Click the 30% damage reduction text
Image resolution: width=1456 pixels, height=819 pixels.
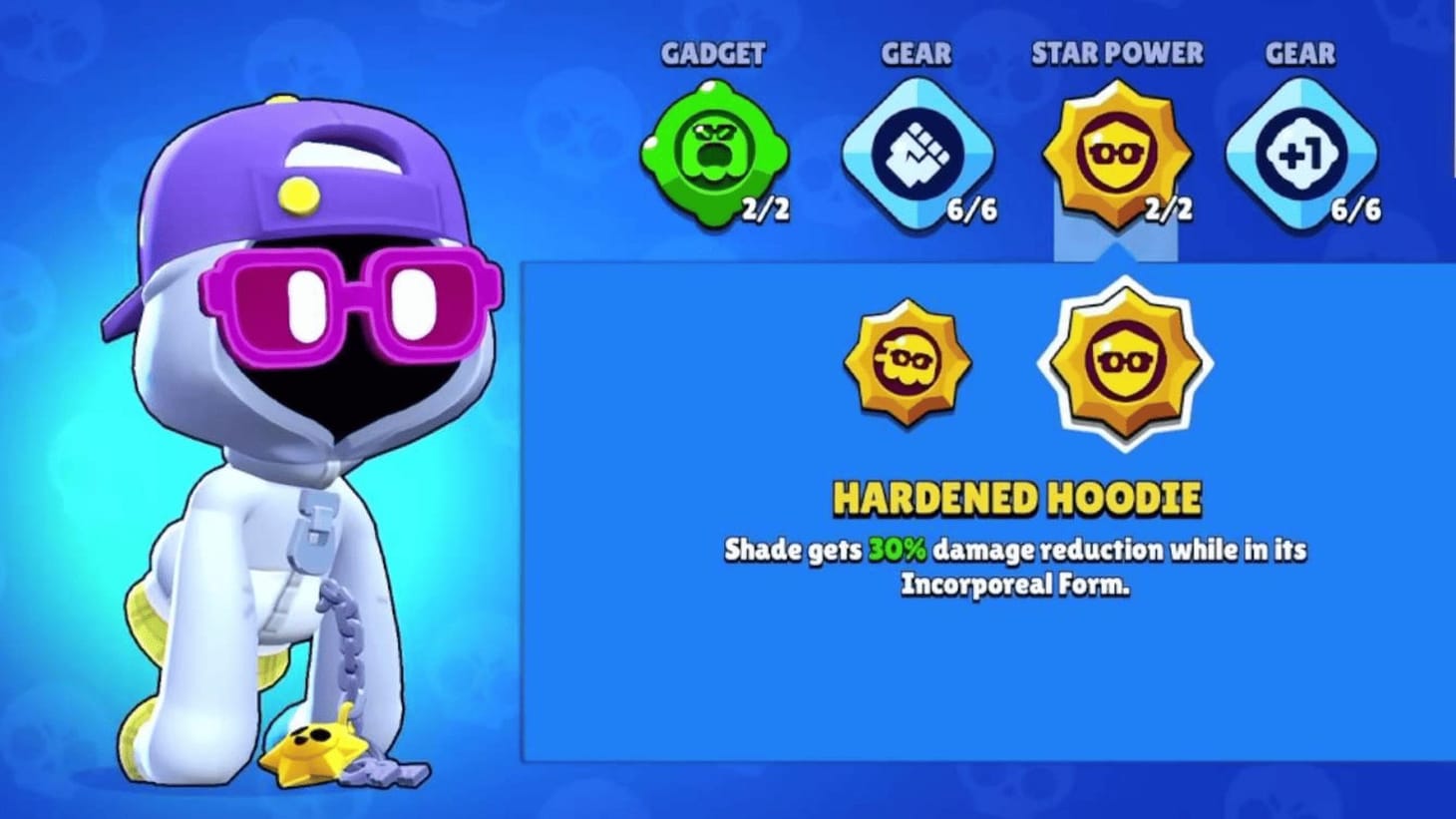[x=896, y=550]
